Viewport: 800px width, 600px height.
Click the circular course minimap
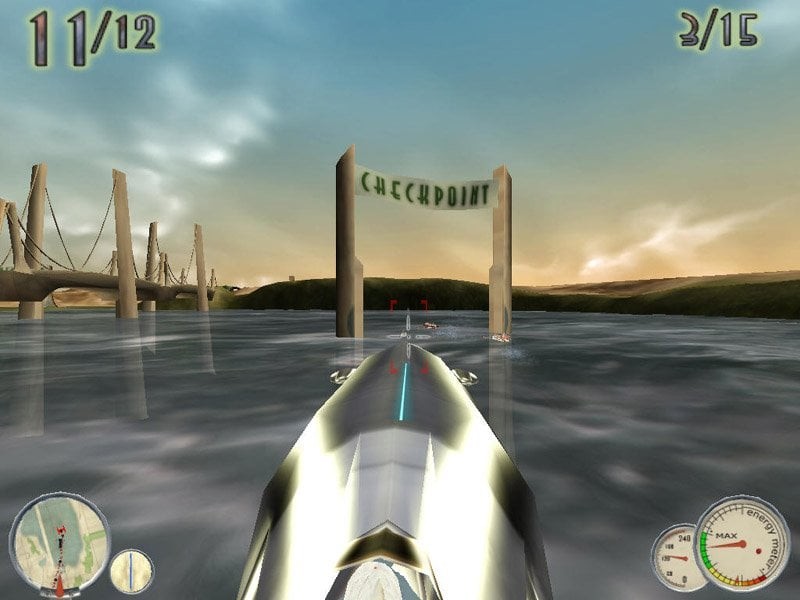pos(59,542)
